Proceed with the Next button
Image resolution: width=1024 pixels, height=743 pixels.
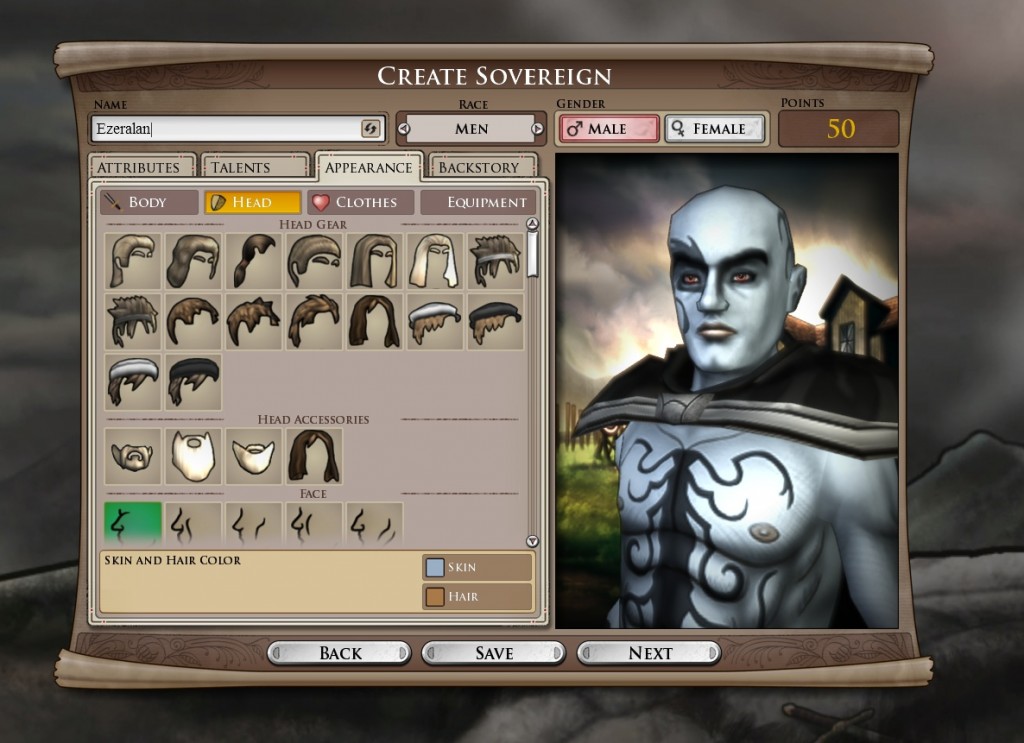(x=650, y=653)
